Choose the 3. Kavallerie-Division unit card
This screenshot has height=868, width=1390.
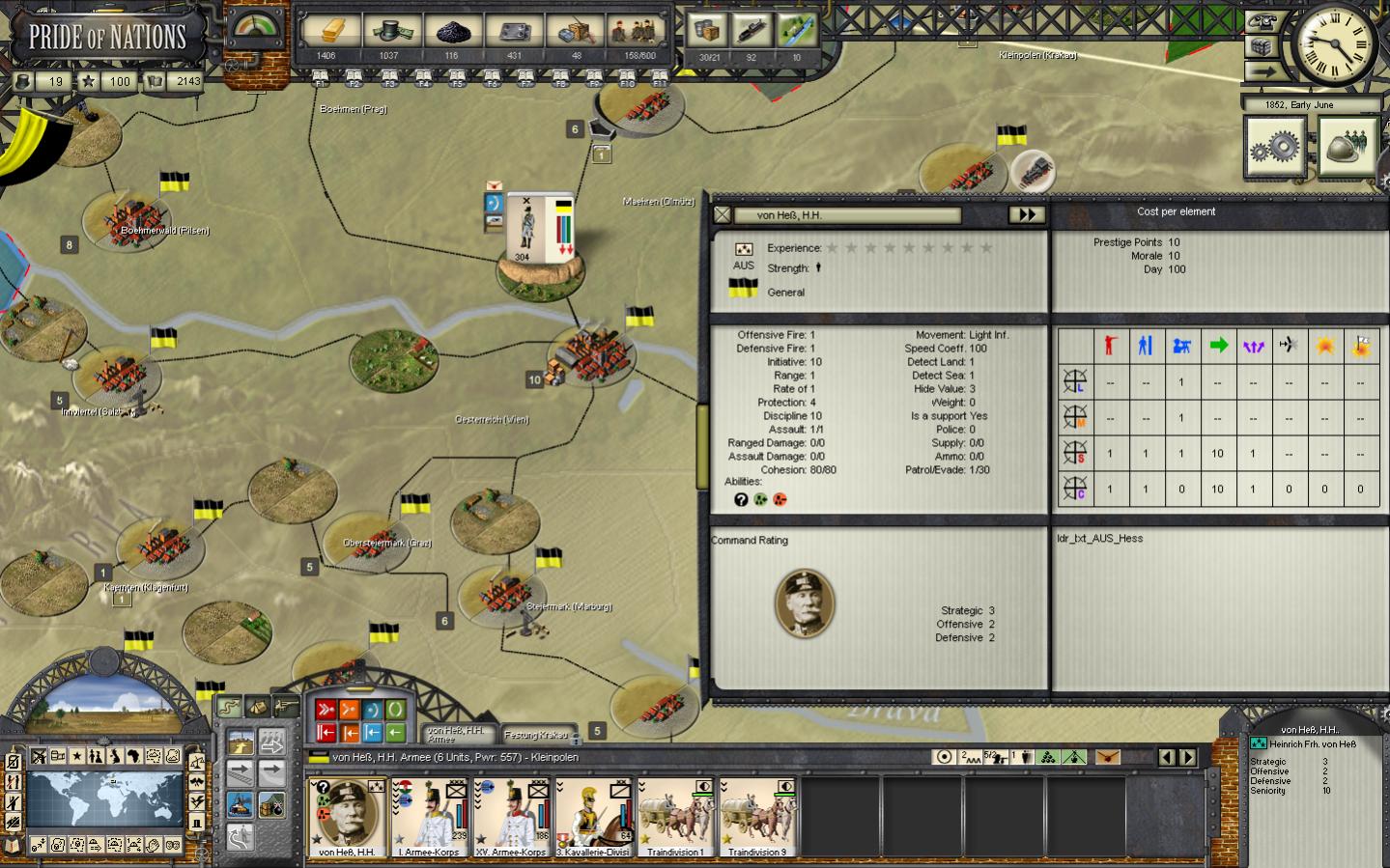pyautogui.click(x=594, y=817)
